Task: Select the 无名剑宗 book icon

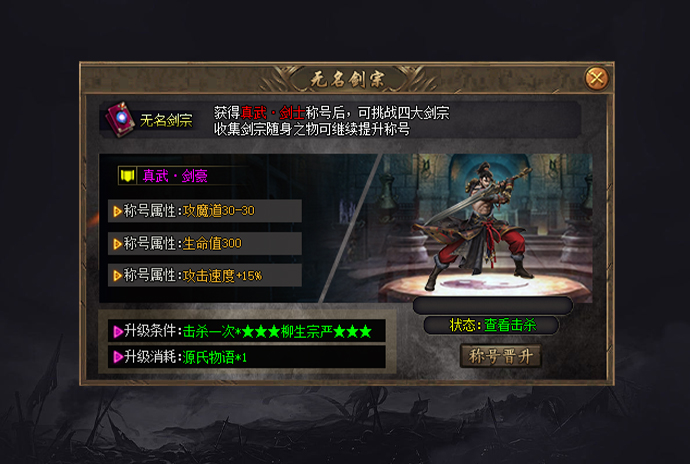Action: 118,119
